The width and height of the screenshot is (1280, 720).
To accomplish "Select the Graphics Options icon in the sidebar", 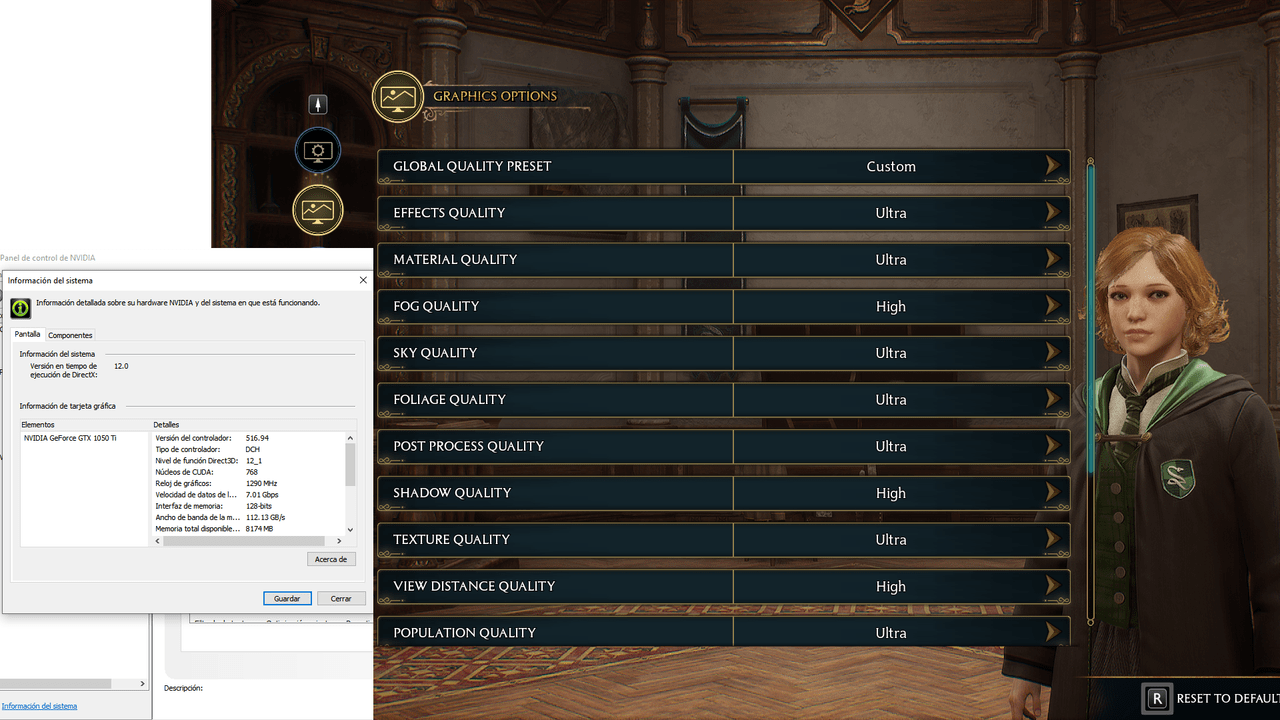I will click(x=318, y=211).
